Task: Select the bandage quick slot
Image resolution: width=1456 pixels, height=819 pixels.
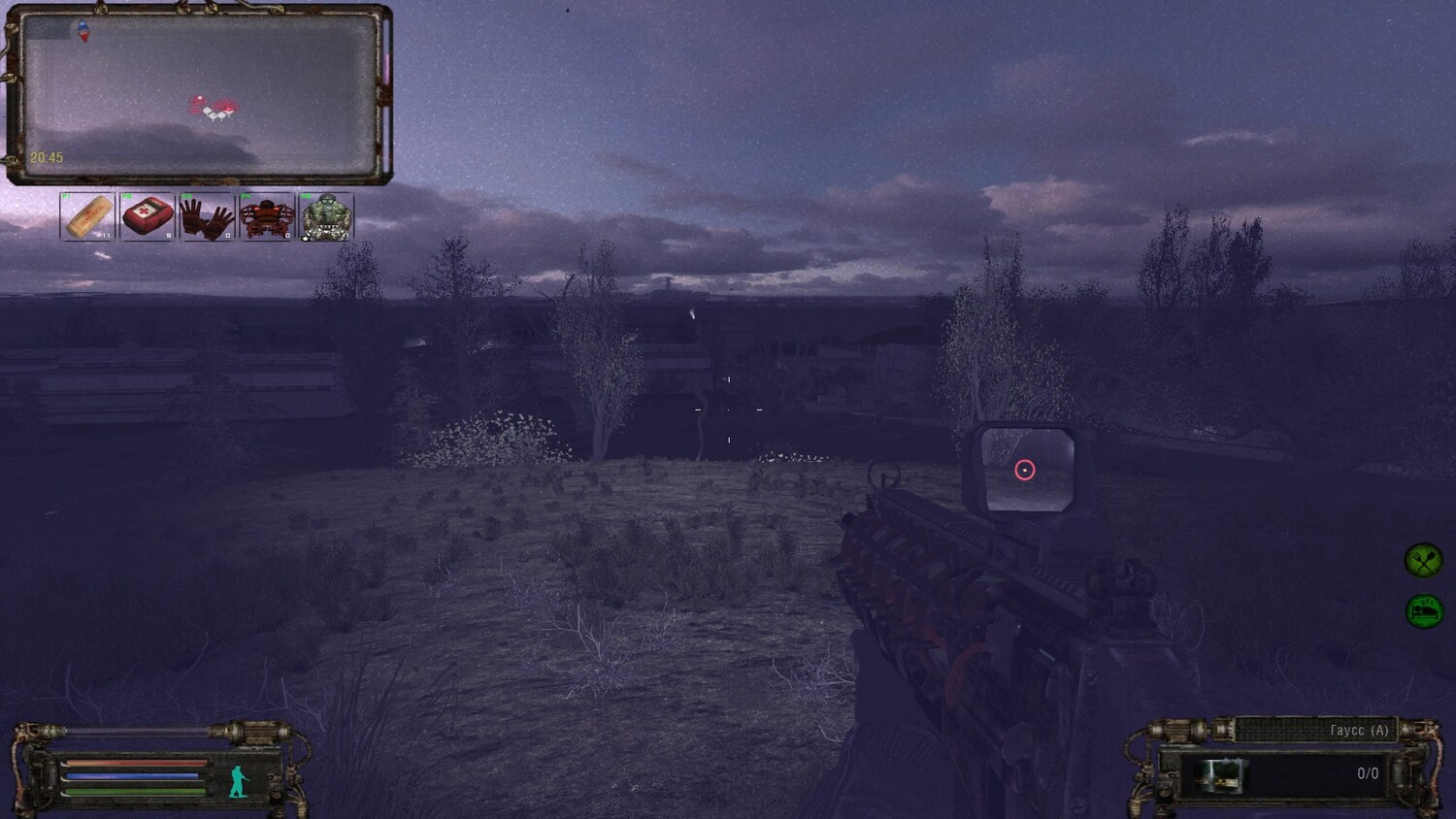Action: pyautogui.click(x=87, y=216)
